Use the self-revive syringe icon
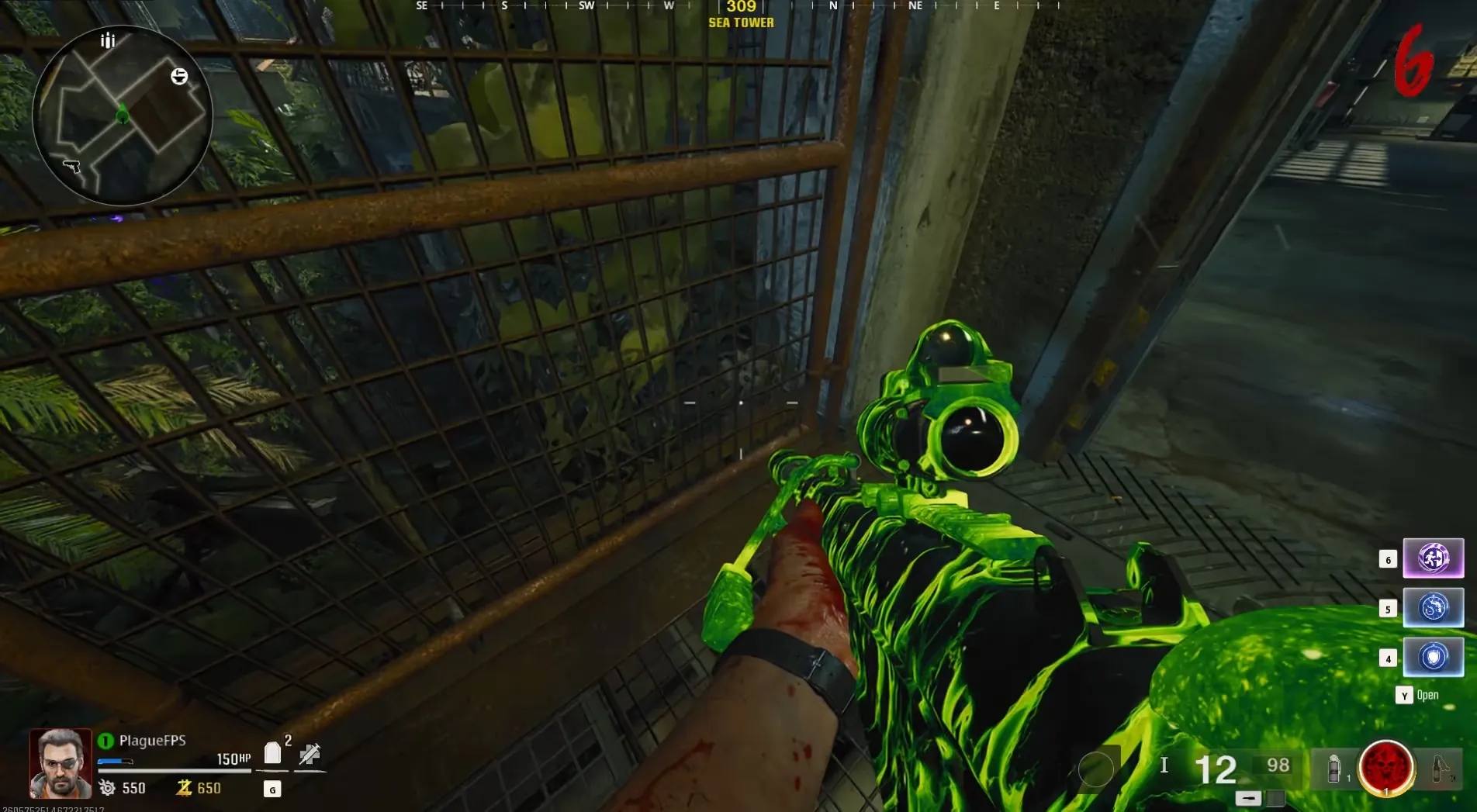Screen dimensions: 1477x812 click(310, 753)
